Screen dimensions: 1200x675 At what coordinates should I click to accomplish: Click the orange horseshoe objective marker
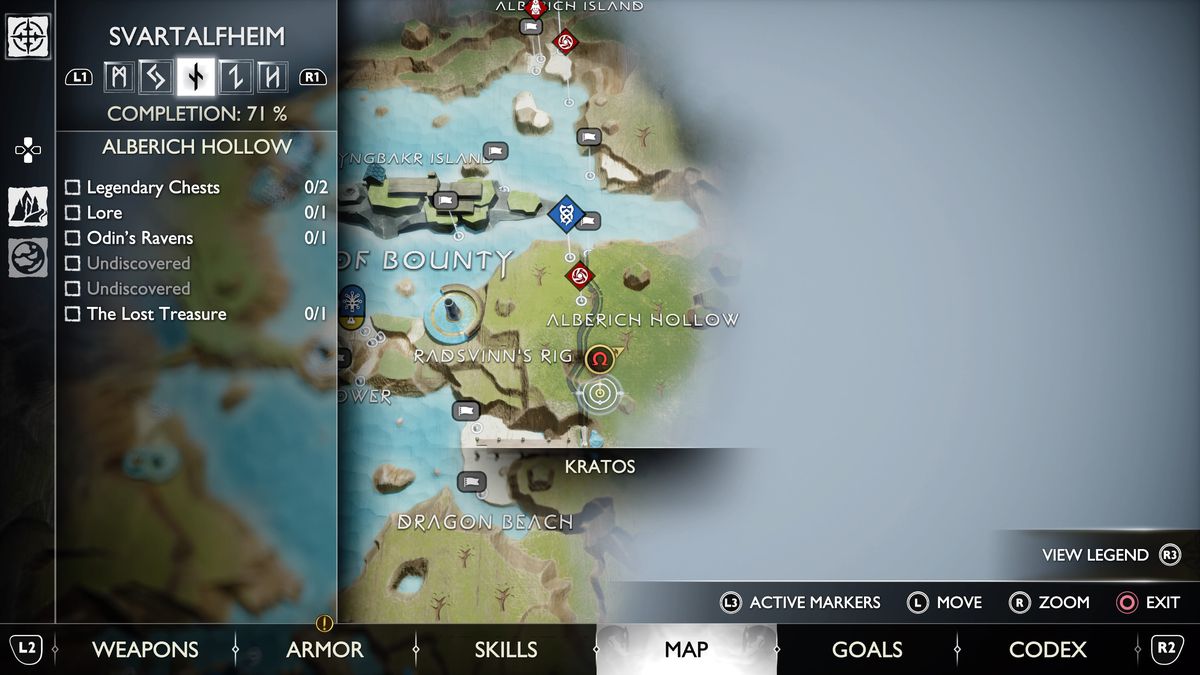coord(599,359)
